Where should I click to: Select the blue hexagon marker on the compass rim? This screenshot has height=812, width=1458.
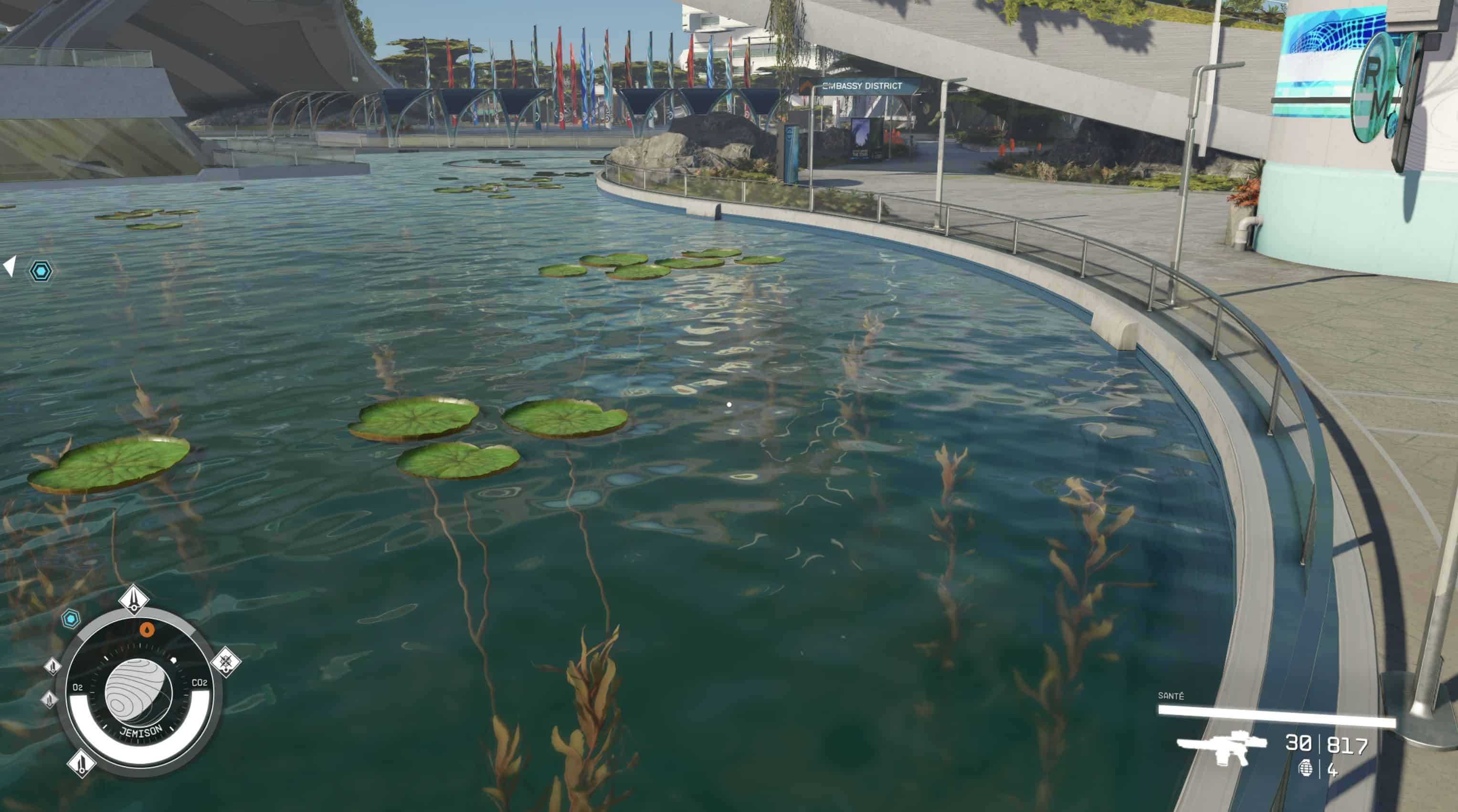pos(71,619)
